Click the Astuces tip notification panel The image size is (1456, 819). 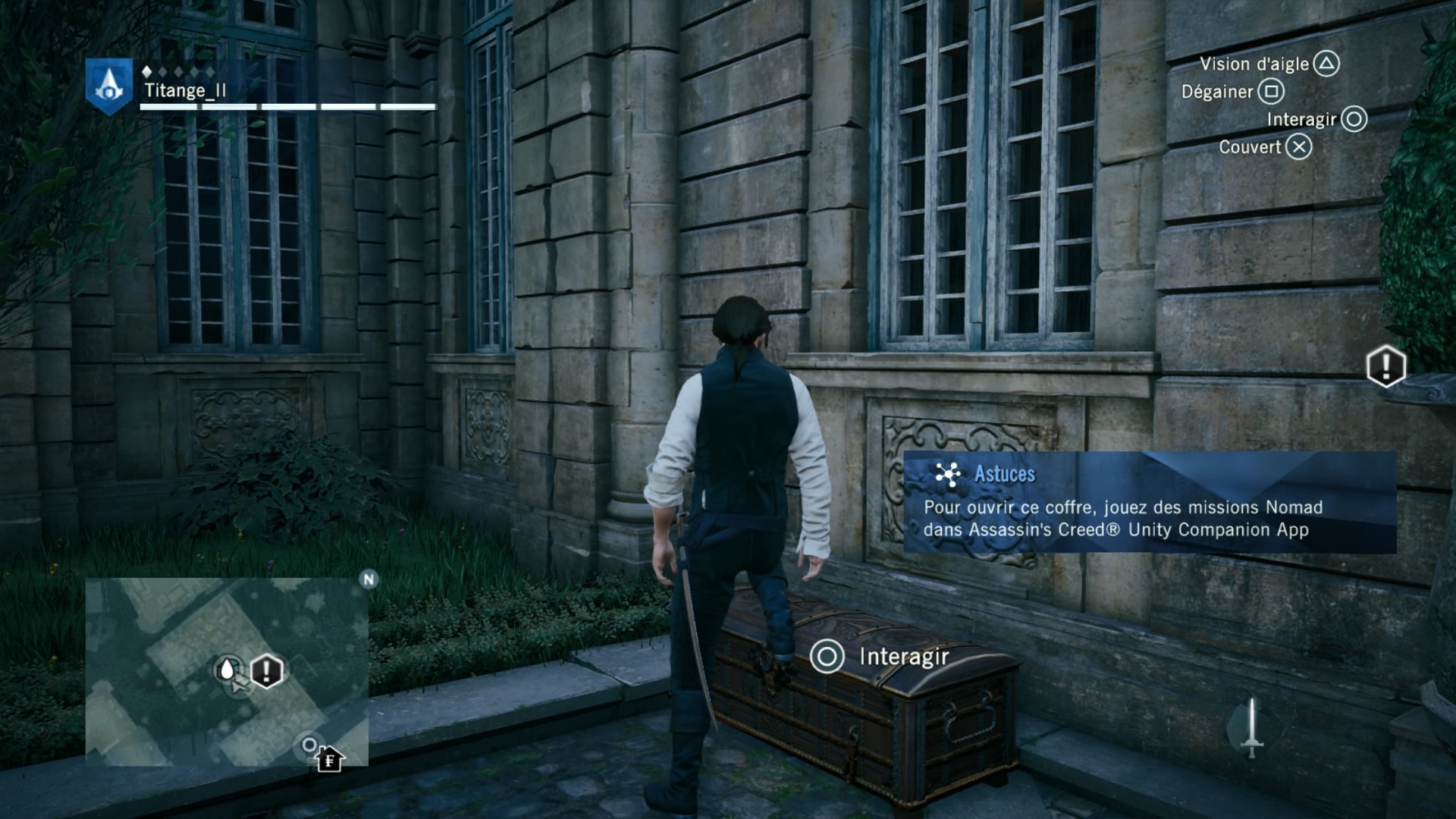[1150, 502]
